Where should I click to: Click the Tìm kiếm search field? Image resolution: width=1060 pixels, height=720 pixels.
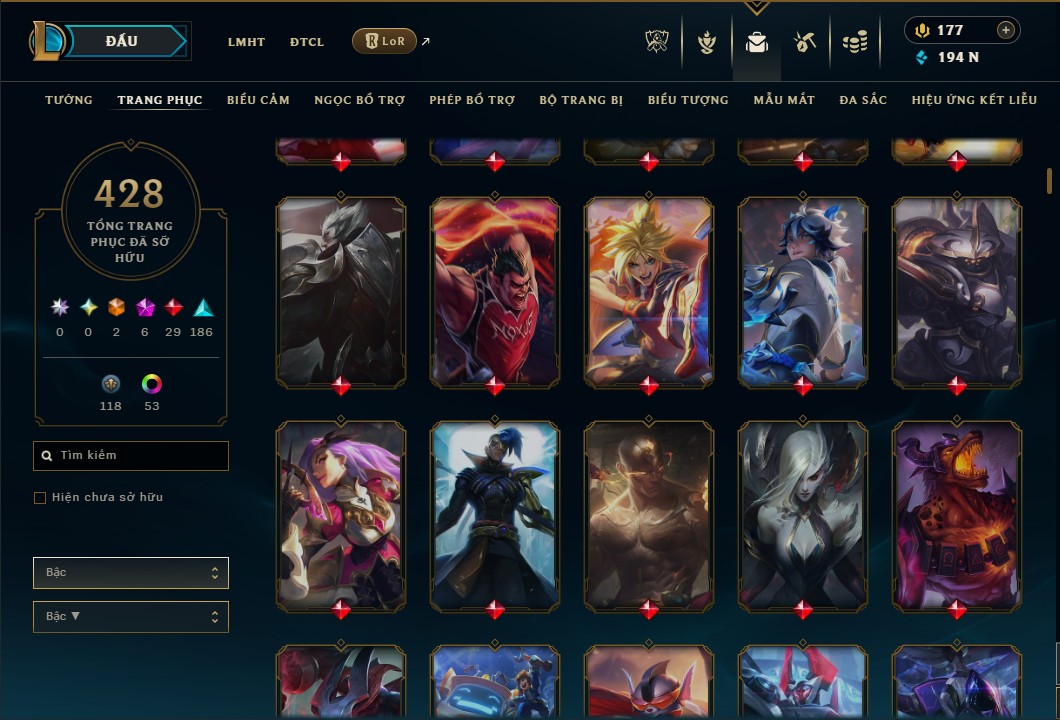click(x=131, y=456)
